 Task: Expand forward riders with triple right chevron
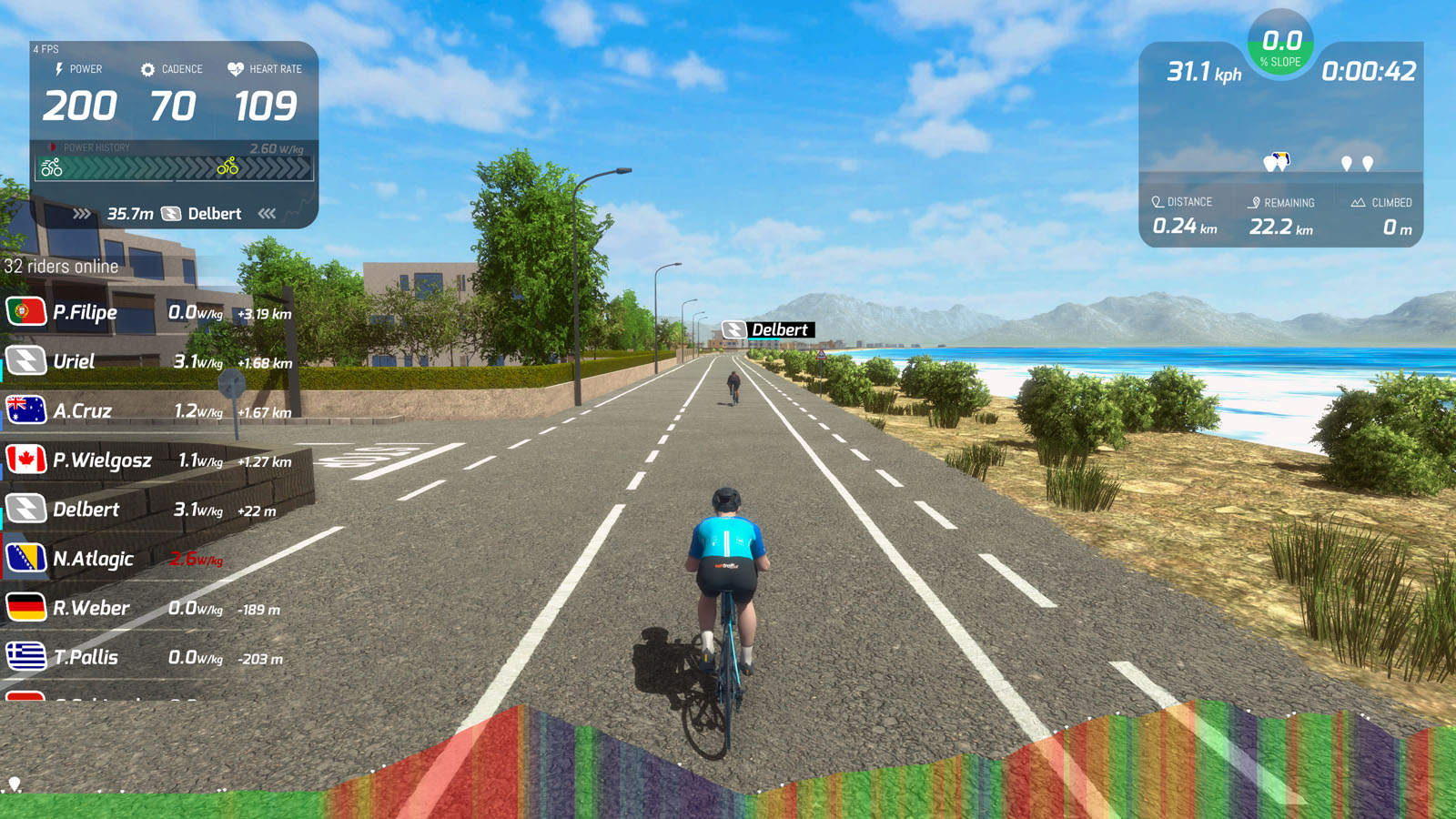pyautogui.click(x=83, y=213)
